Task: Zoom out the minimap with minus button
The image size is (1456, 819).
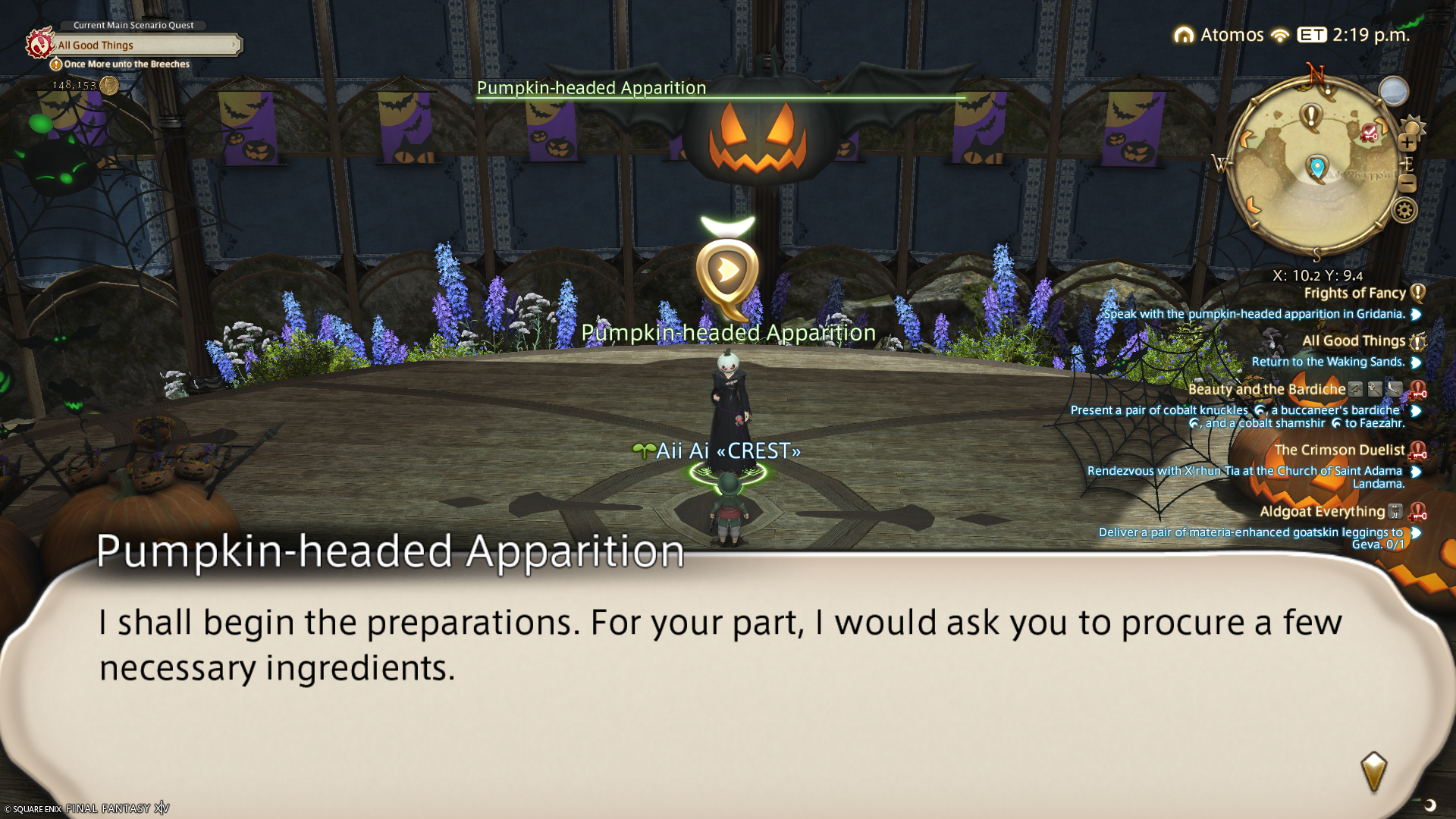Action: (1407, 183)
